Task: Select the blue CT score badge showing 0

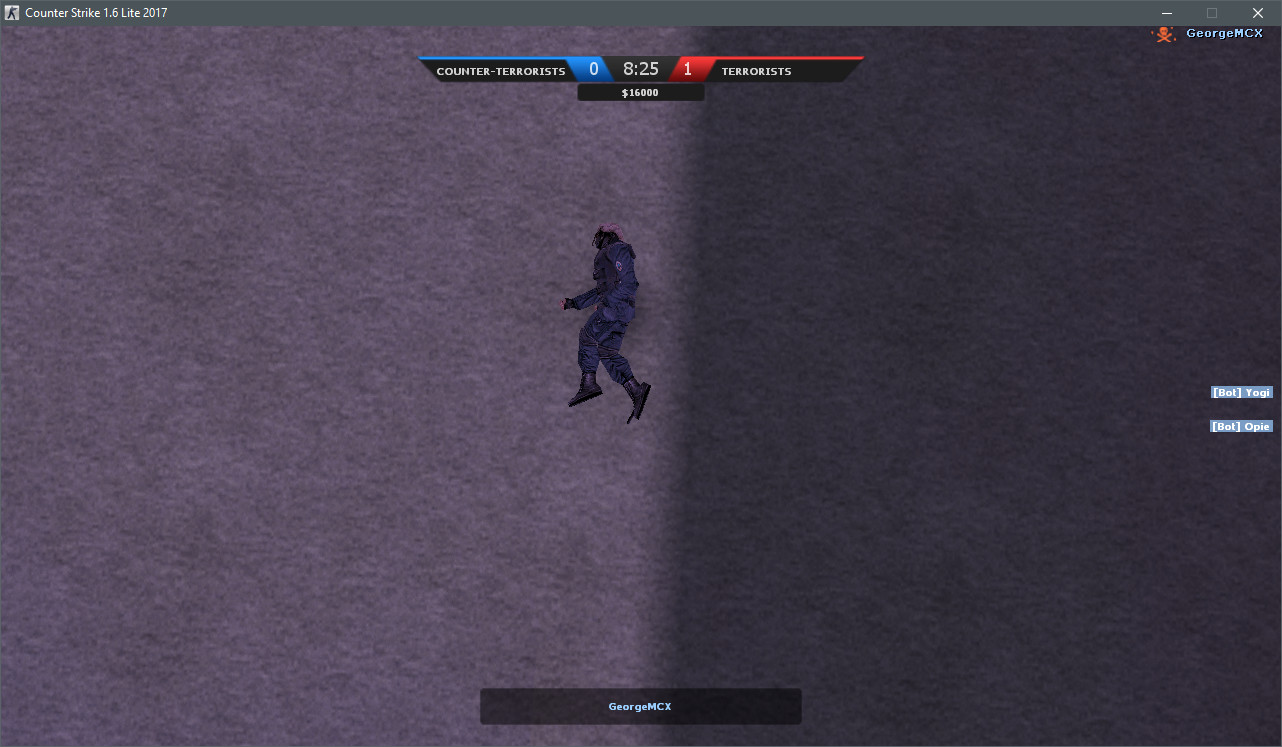Action: [x=594, y=69]
